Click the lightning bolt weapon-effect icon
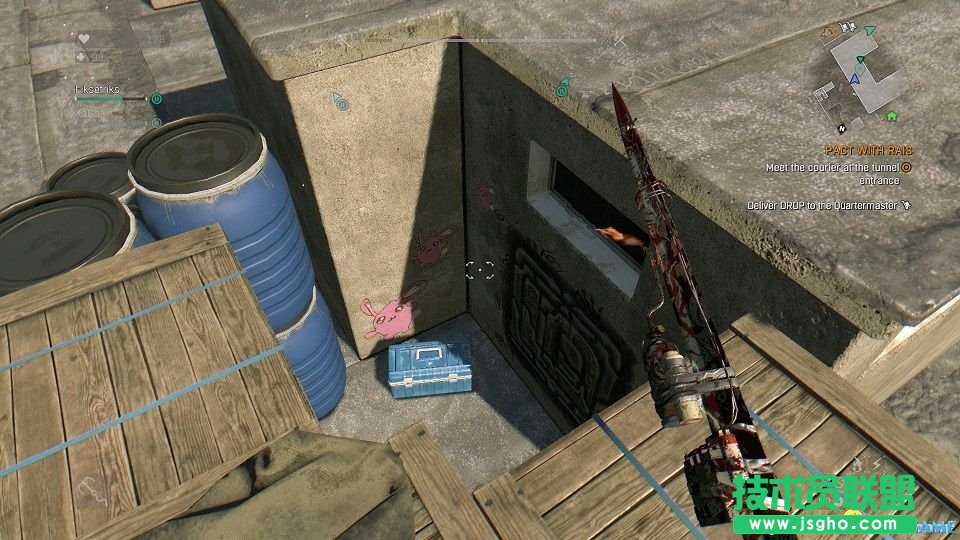The height and width of the screenshot is (540, 960). tap(877, 463)
